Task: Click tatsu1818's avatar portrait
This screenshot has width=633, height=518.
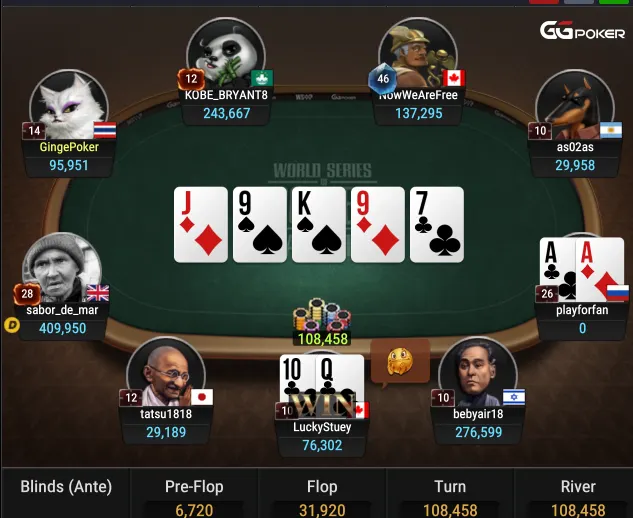Action: 165,372
